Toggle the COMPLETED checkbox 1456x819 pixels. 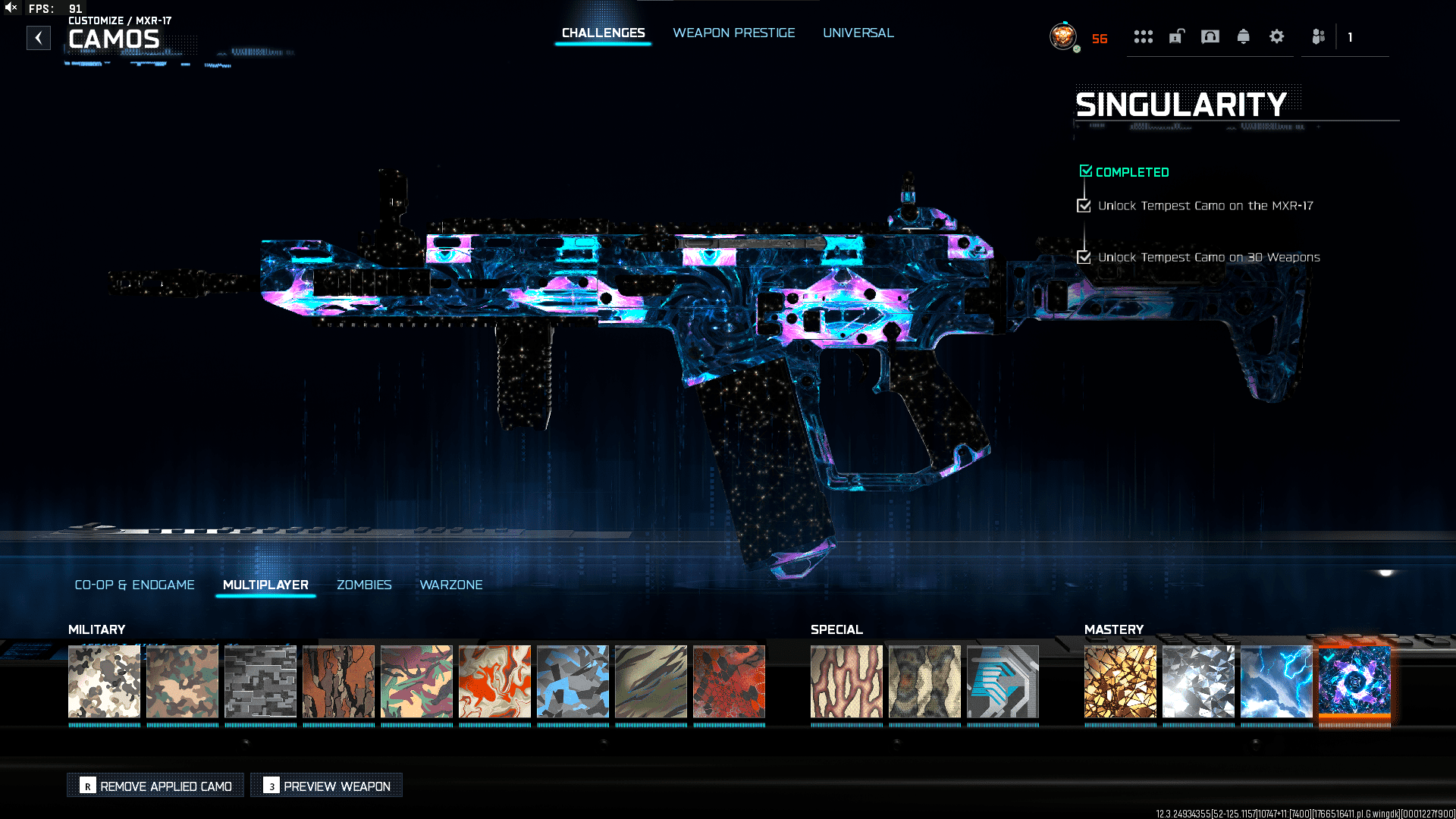click(1085, 171)
